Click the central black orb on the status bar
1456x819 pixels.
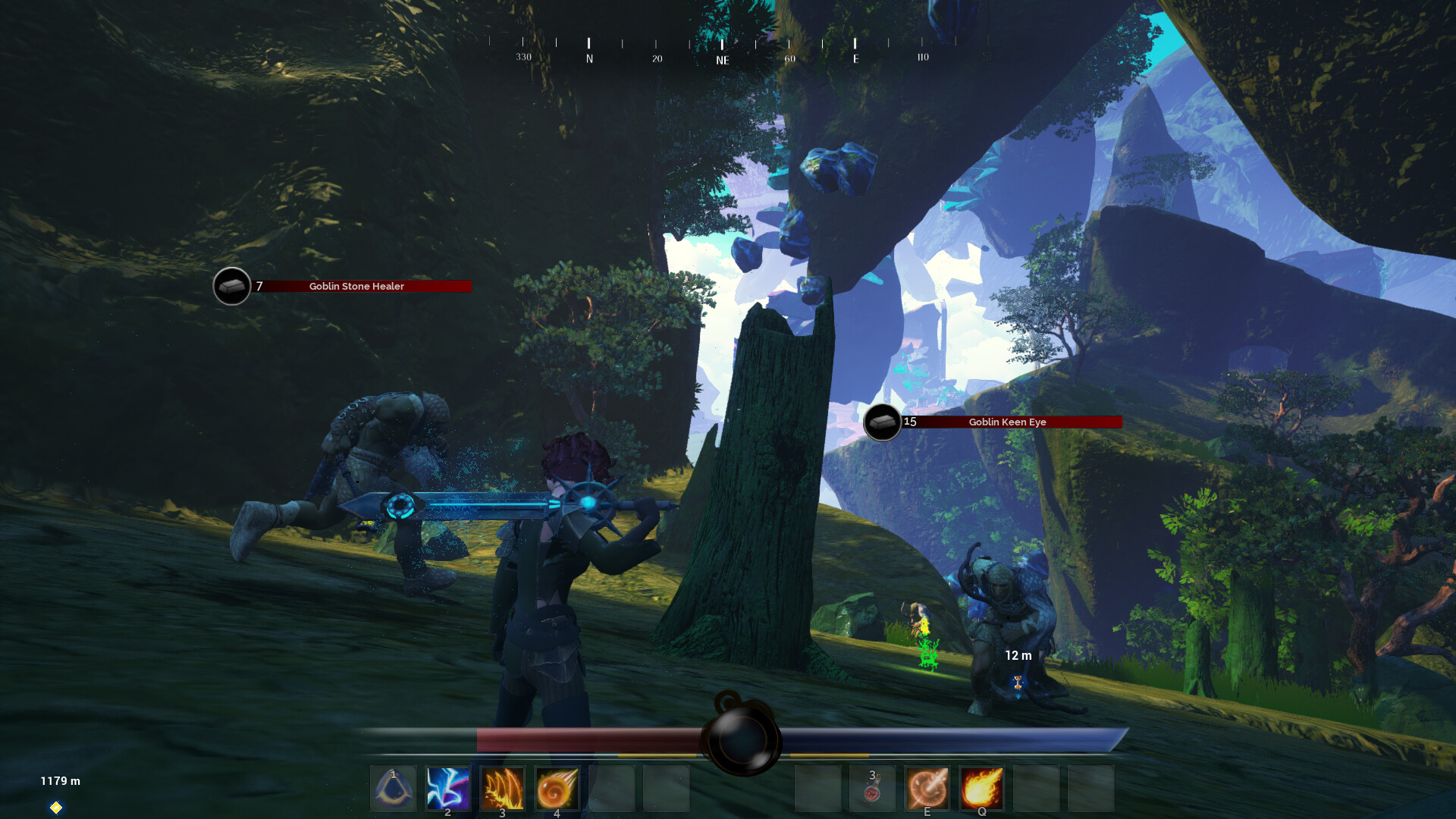(742, 738)
